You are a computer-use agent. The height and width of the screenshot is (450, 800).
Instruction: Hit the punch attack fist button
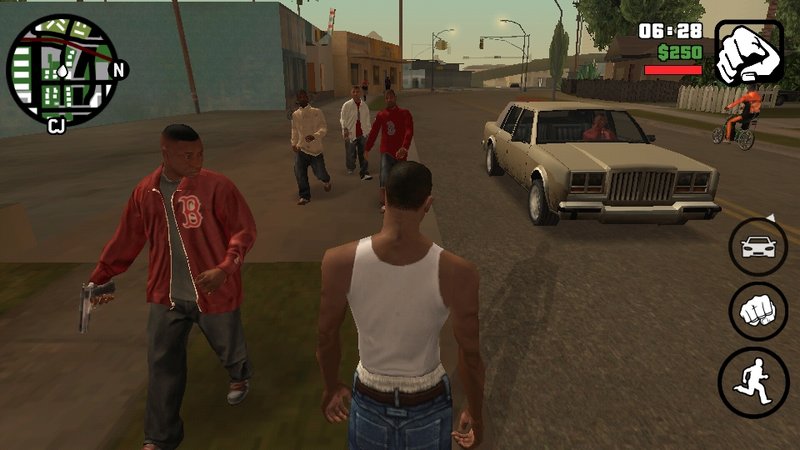[x=757, y=312]
